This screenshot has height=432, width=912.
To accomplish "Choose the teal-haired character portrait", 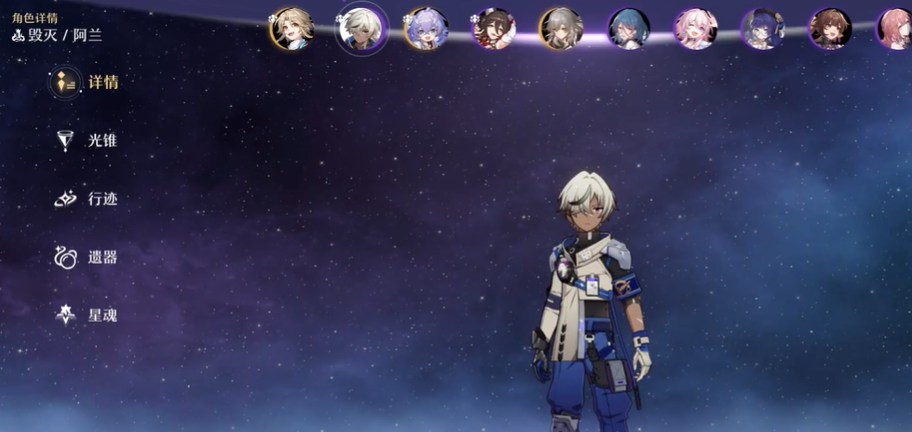I will [x=628, y=29].
